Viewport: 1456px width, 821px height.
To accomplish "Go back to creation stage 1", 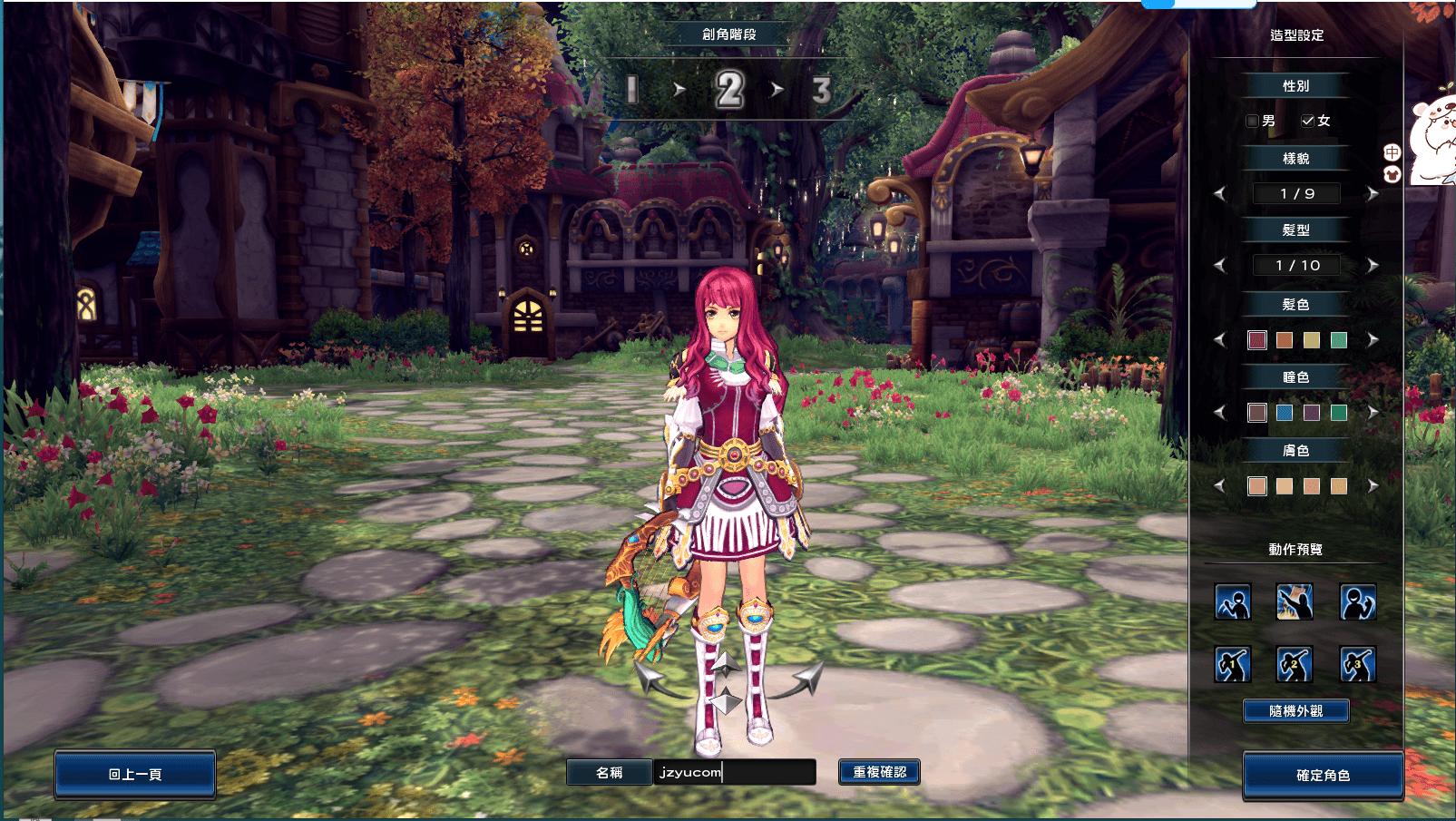I will click(630, 91).
